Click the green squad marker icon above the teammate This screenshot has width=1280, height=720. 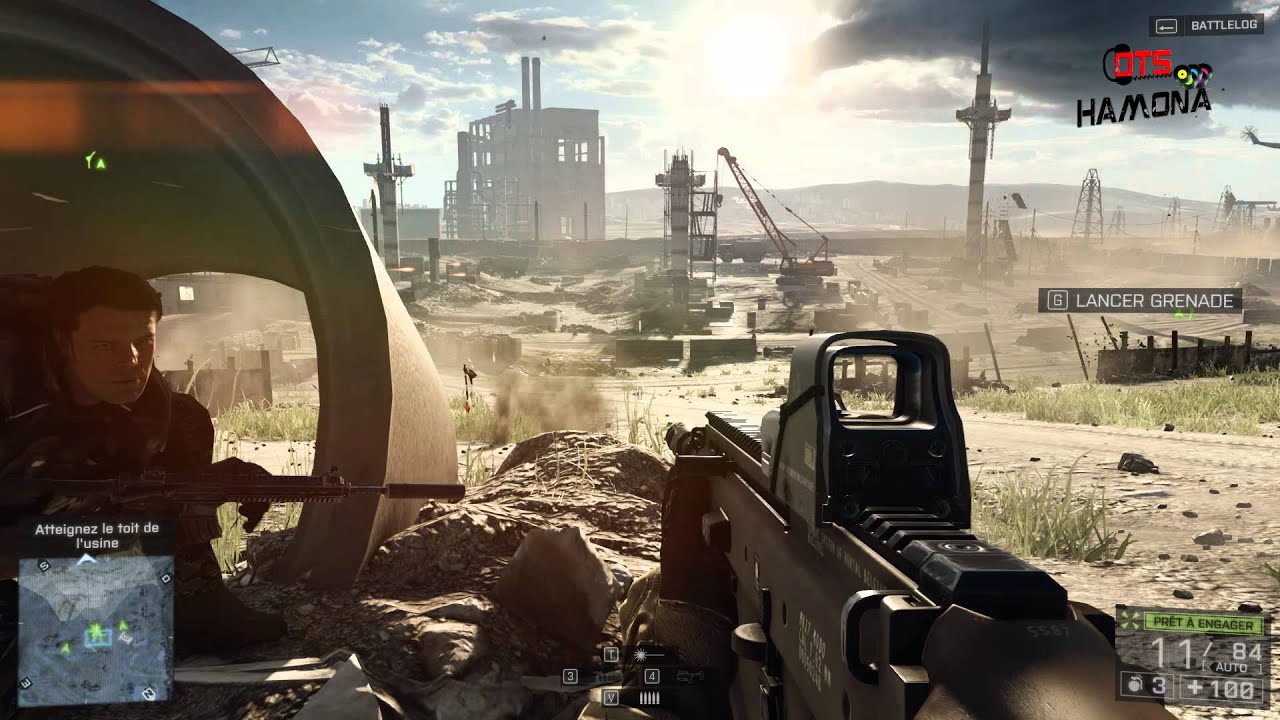point(95,160)
